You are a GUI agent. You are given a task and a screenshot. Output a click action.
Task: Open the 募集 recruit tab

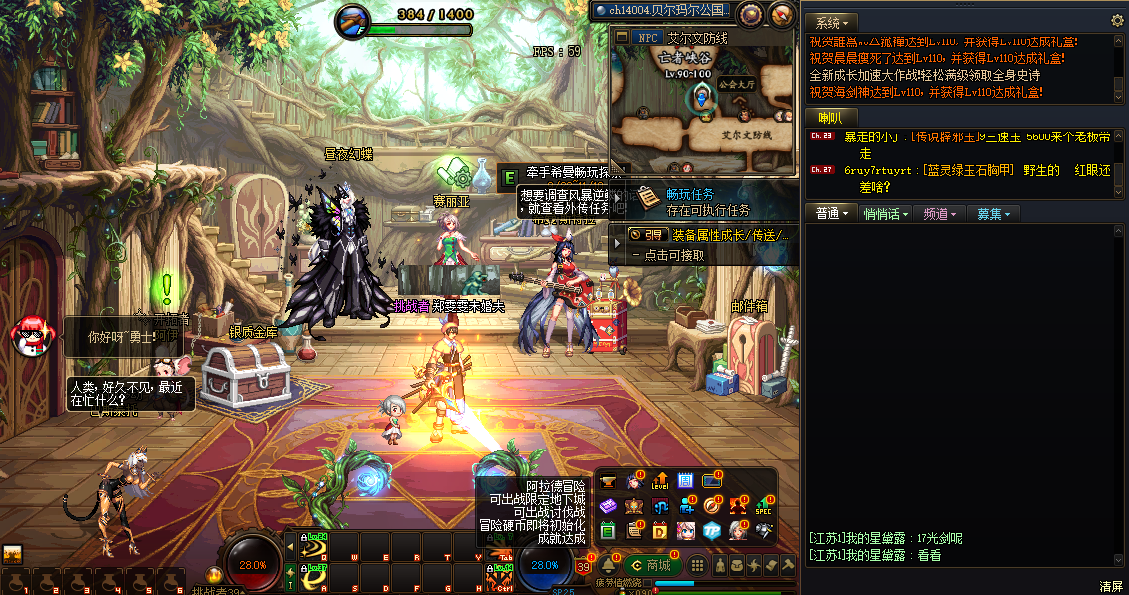tap(993, 214)
